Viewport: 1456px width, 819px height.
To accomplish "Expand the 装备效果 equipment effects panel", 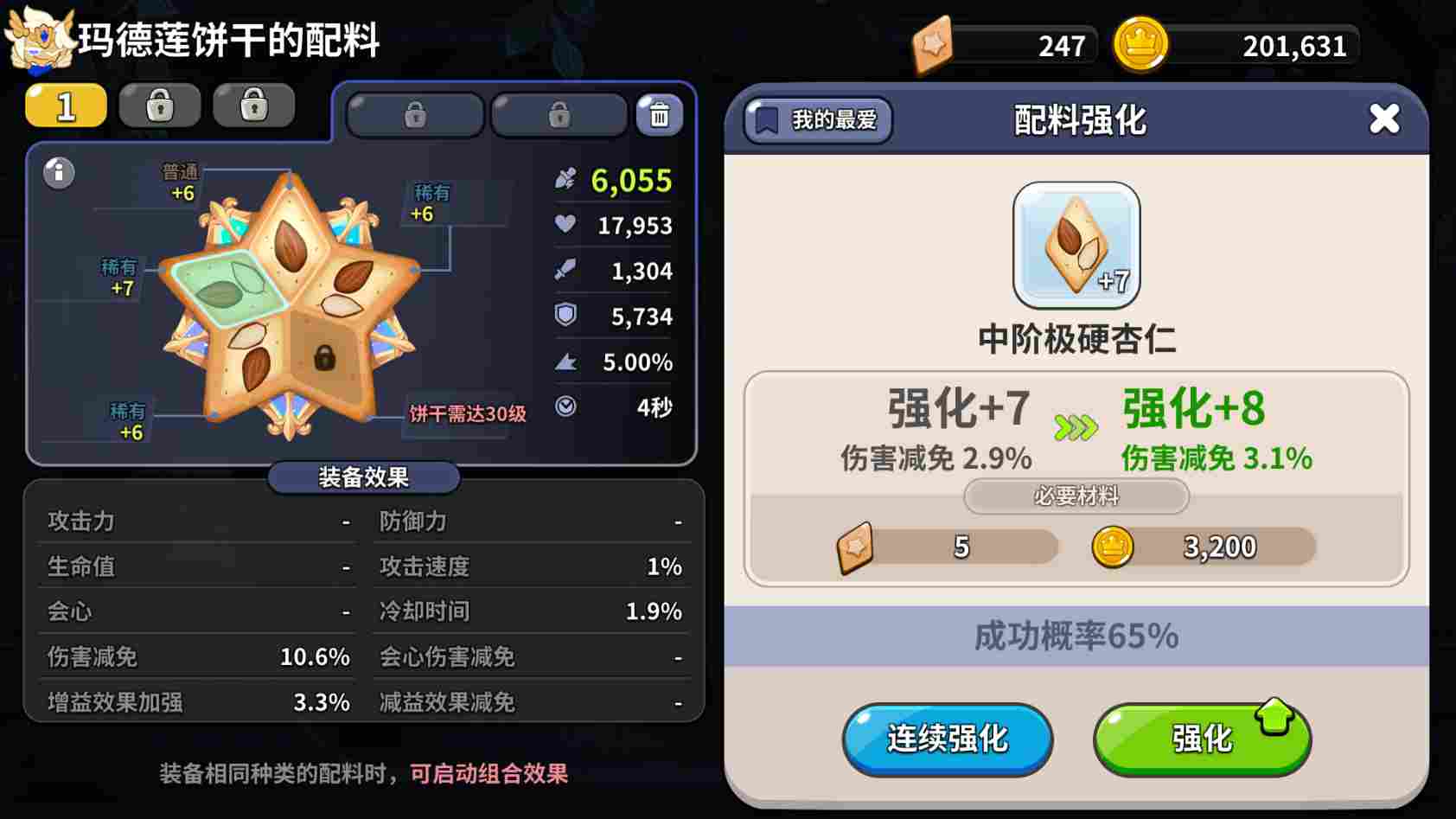I will click(x=362, y=477).
